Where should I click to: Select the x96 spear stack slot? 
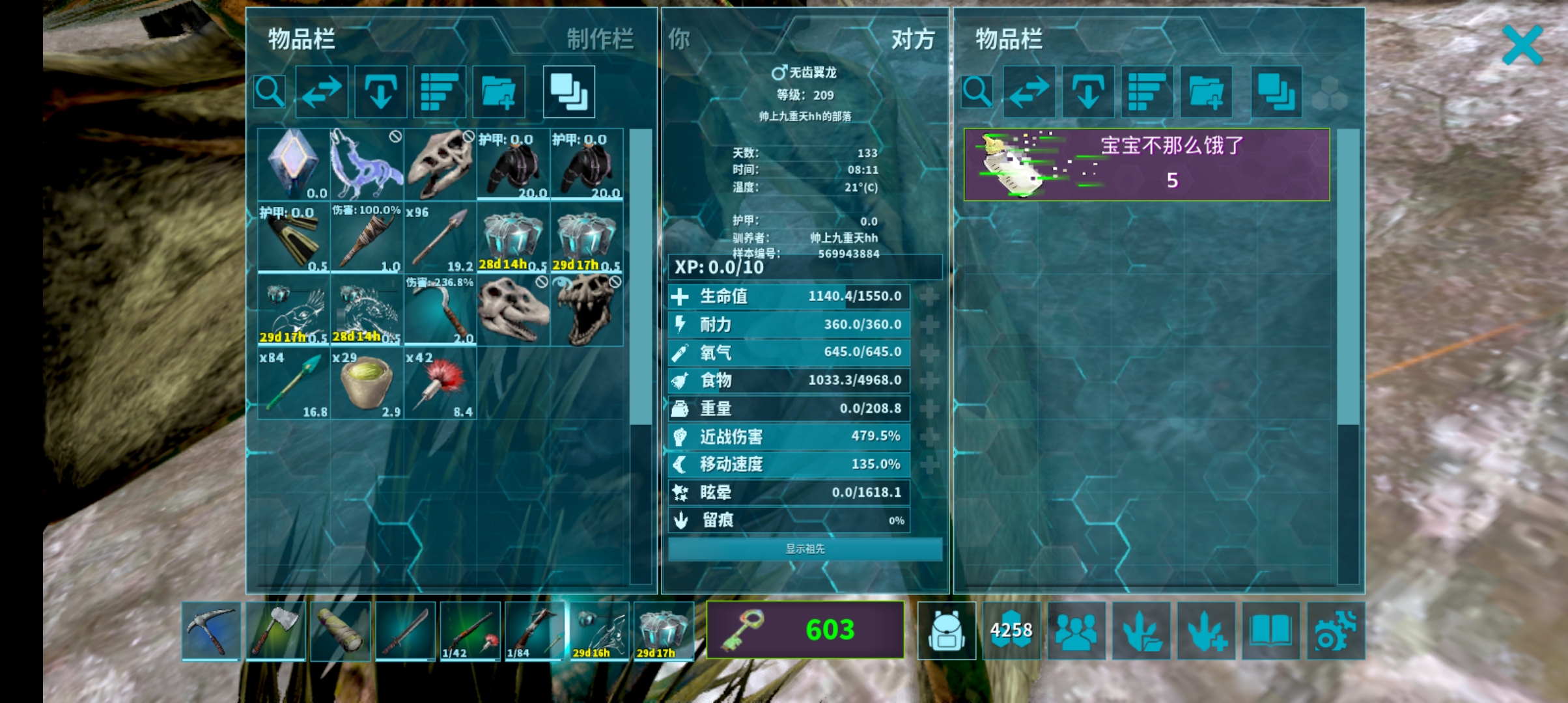[440, 238]
